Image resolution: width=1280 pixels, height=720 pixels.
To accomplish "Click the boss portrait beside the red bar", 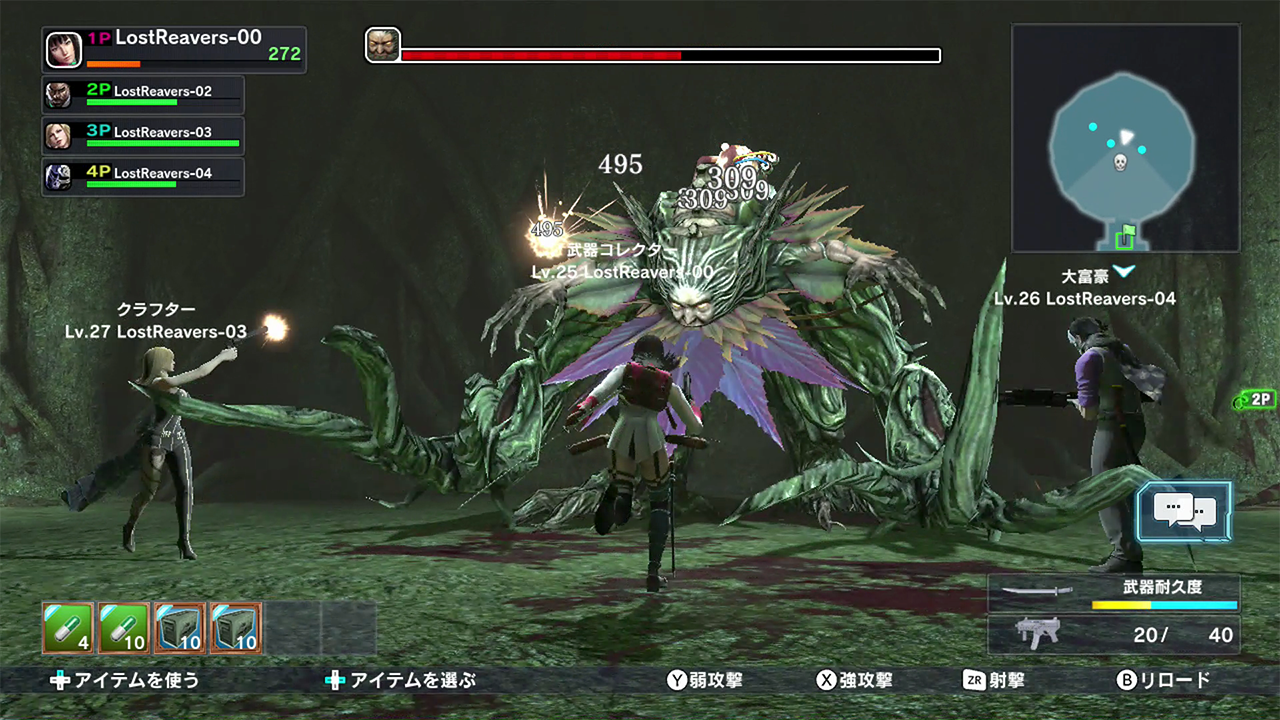I will click(382, 46).
